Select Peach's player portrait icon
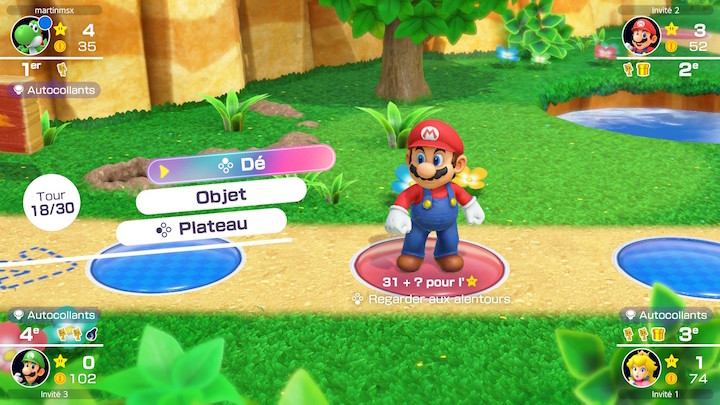 tap(641, 367)
